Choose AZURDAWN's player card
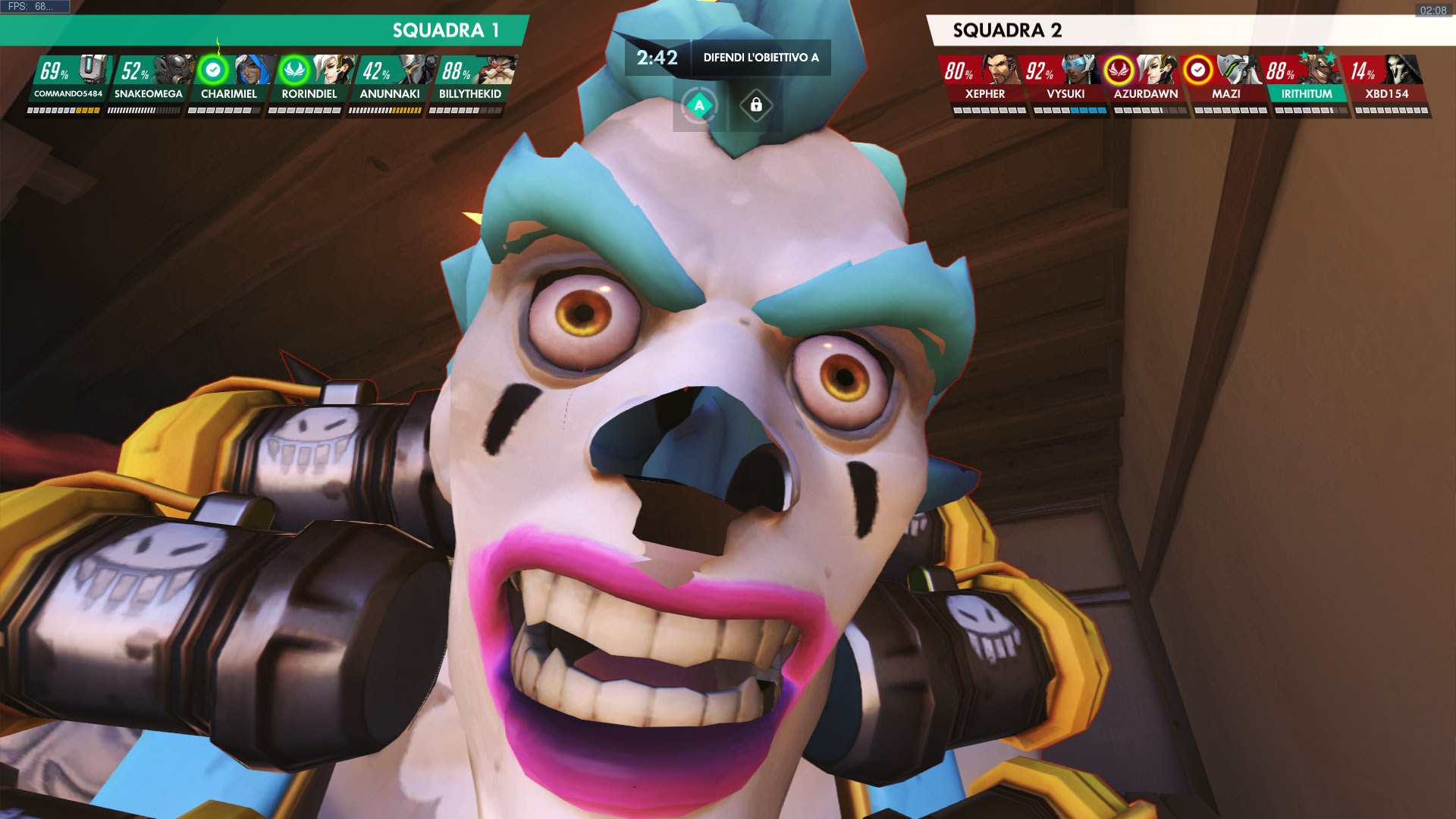The image size is (1456, 819). pos(1146,80)
